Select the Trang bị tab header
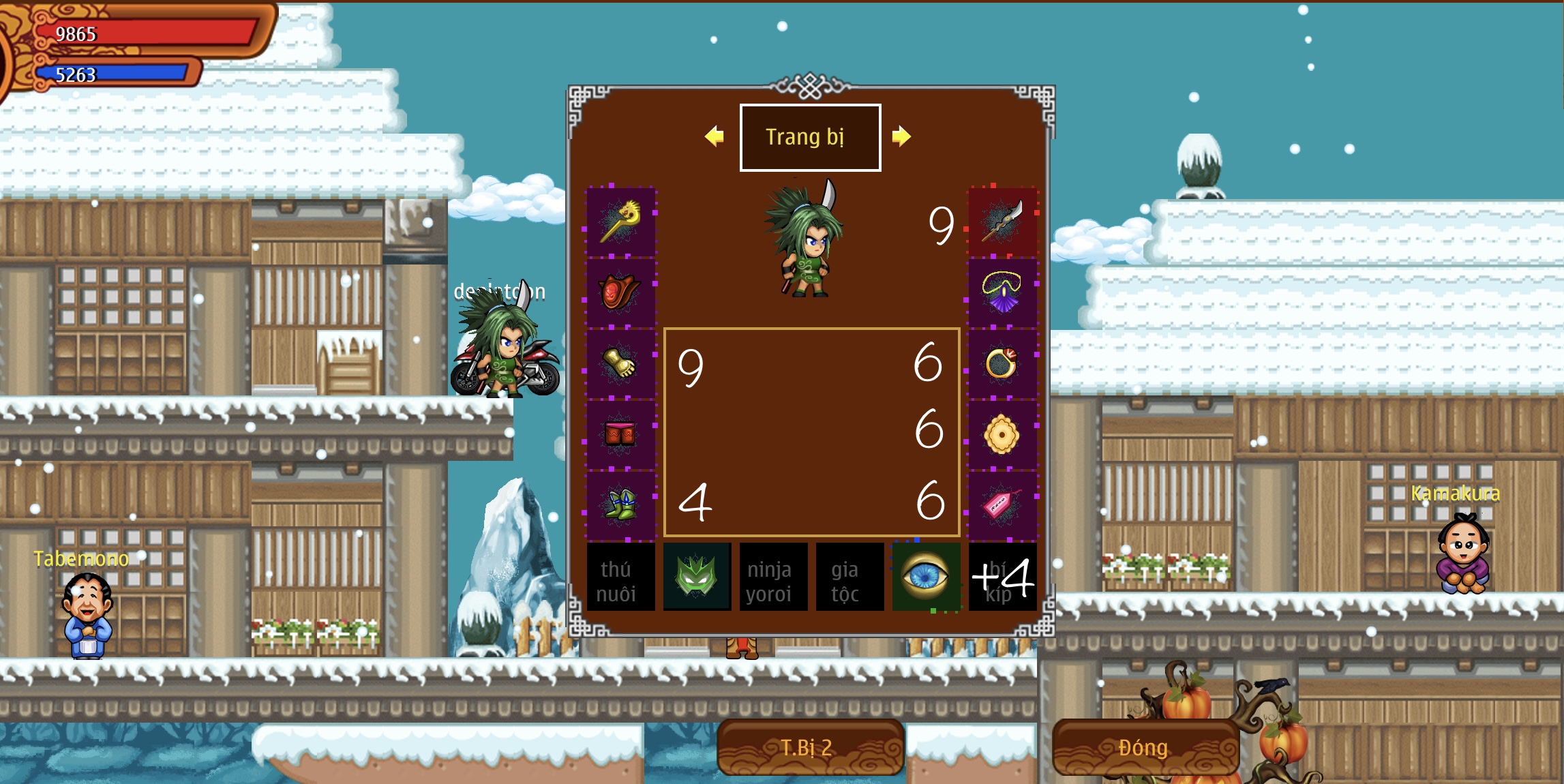Viewport: 1564px width, 784px height. pos(810,137)
